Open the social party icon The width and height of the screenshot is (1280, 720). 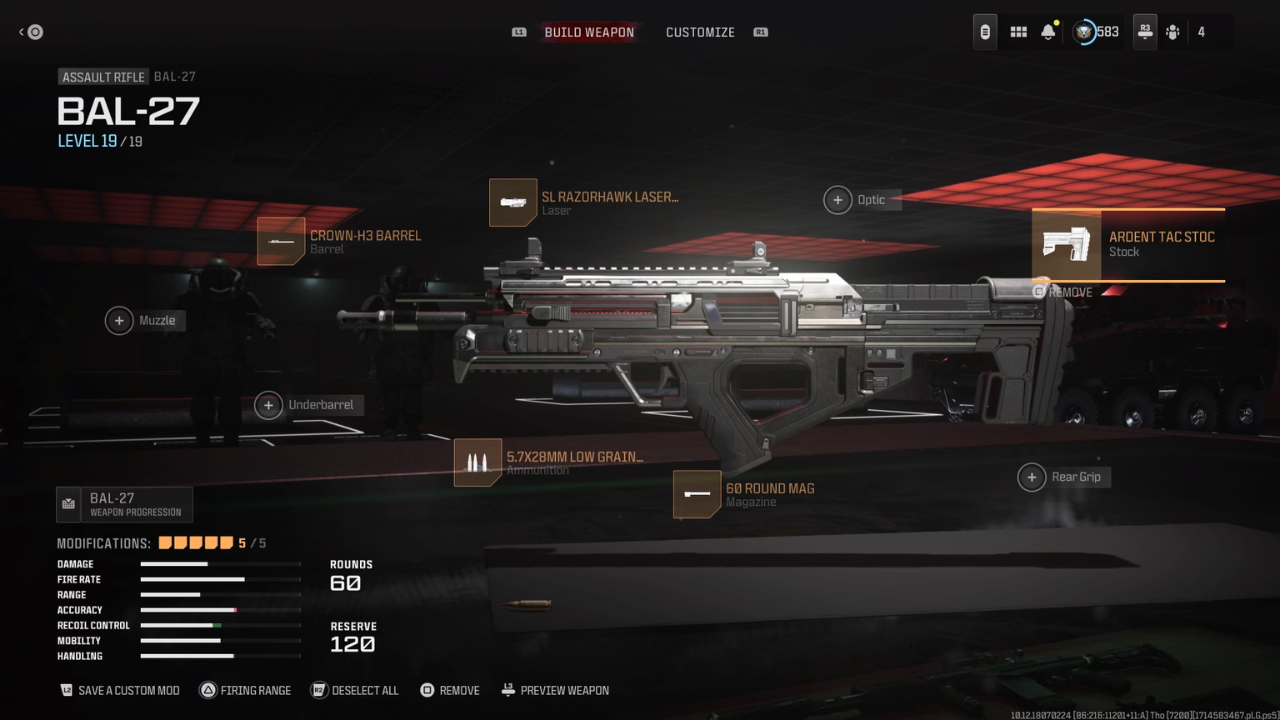click(x=1173, y=32)
